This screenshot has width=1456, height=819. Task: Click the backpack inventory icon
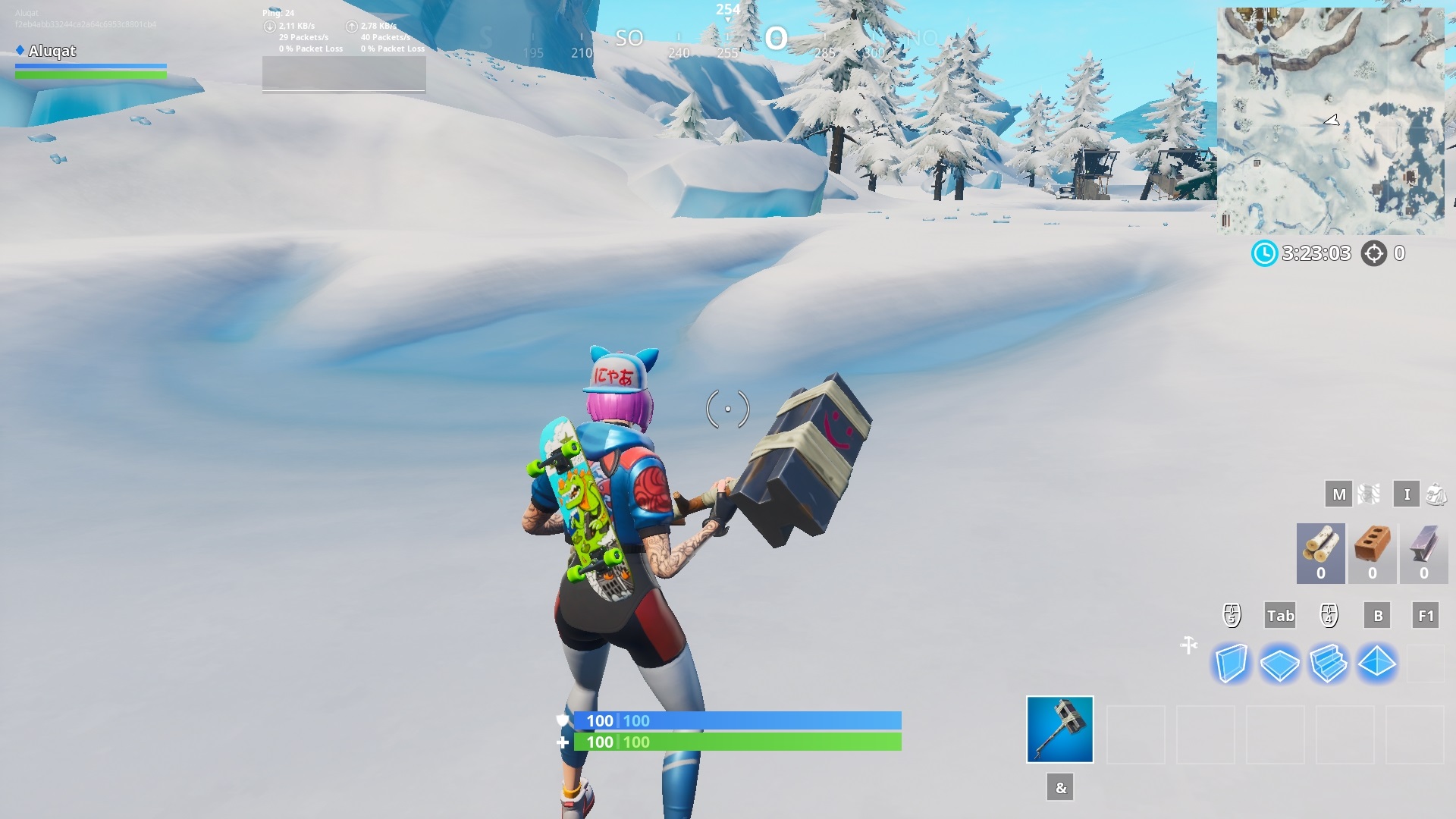pyautogui.click(x=1436, y=494)
